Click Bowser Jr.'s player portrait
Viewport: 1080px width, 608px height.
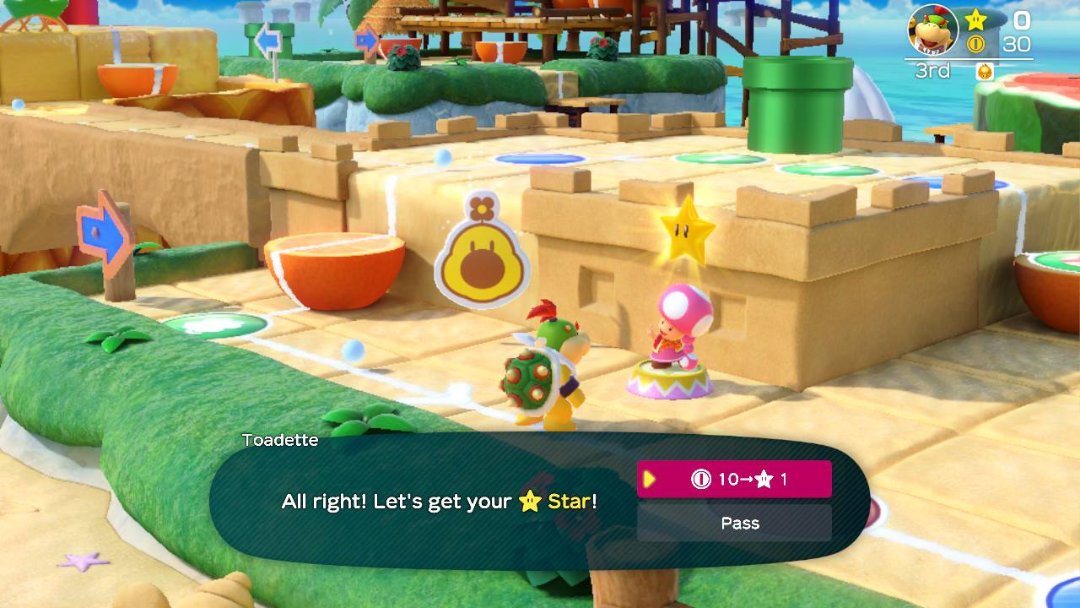point(932,30)
